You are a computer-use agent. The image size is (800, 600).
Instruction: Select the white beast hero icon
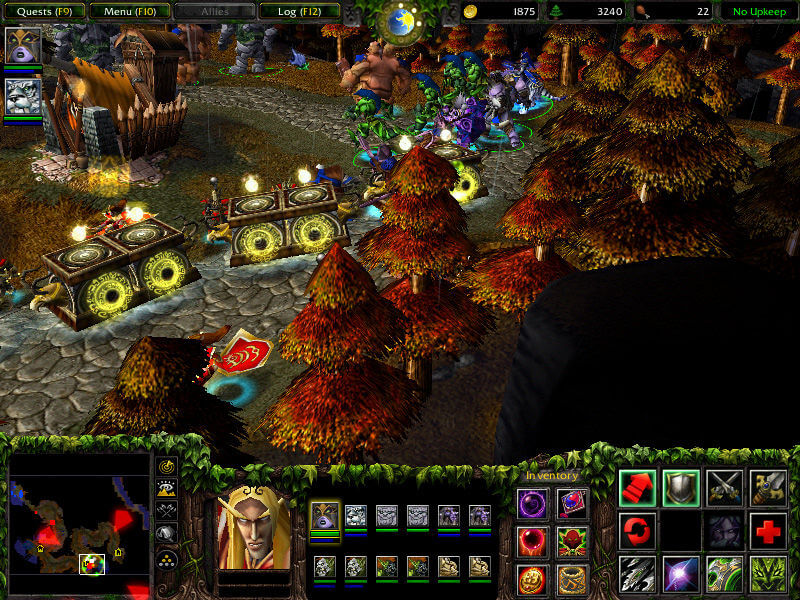[x=22, y=96]
